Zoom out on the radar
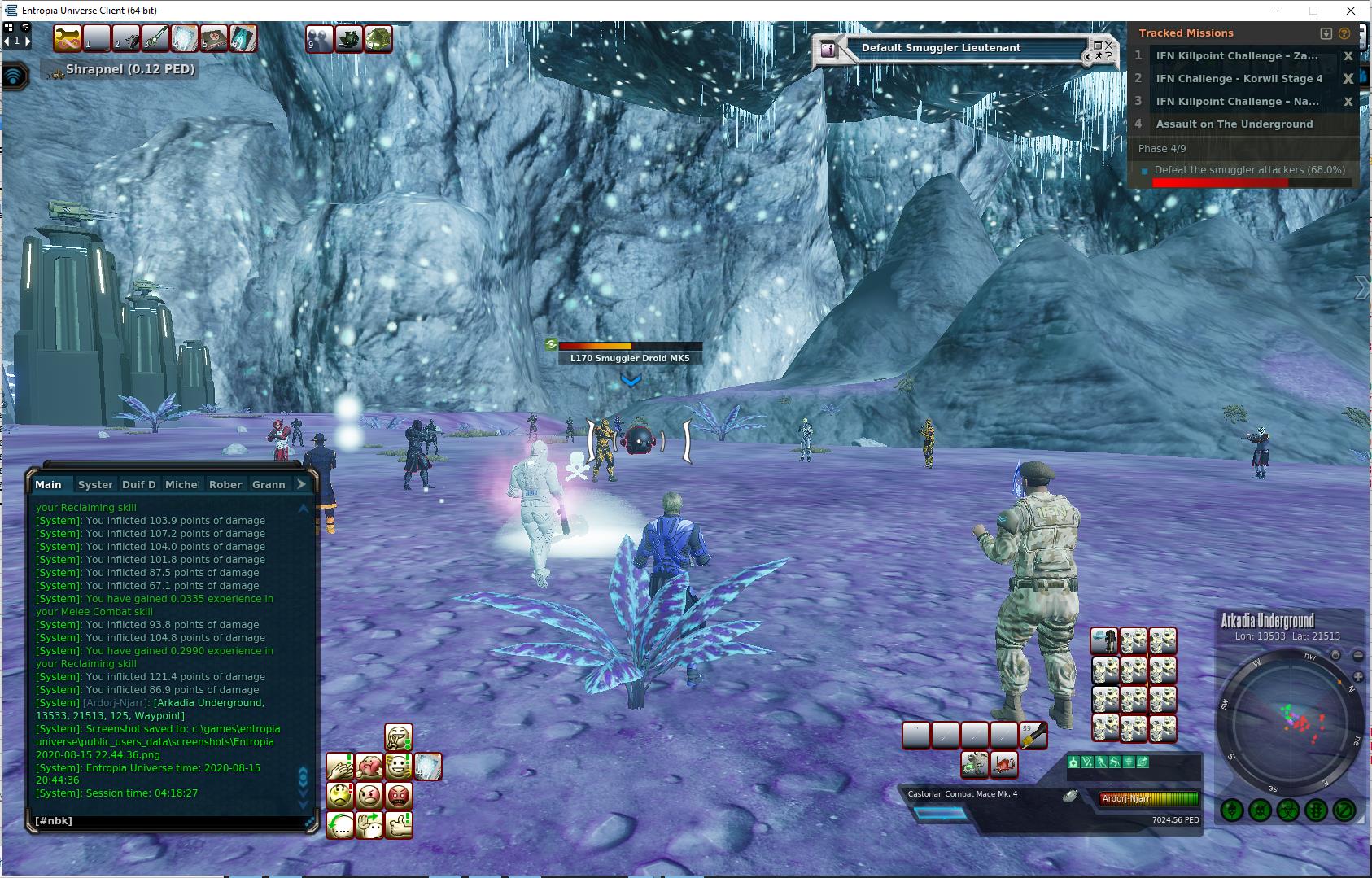Image resolution: width=1372 pixels, height=878 pixels. pyautogui.click(x=1357, y=655)
